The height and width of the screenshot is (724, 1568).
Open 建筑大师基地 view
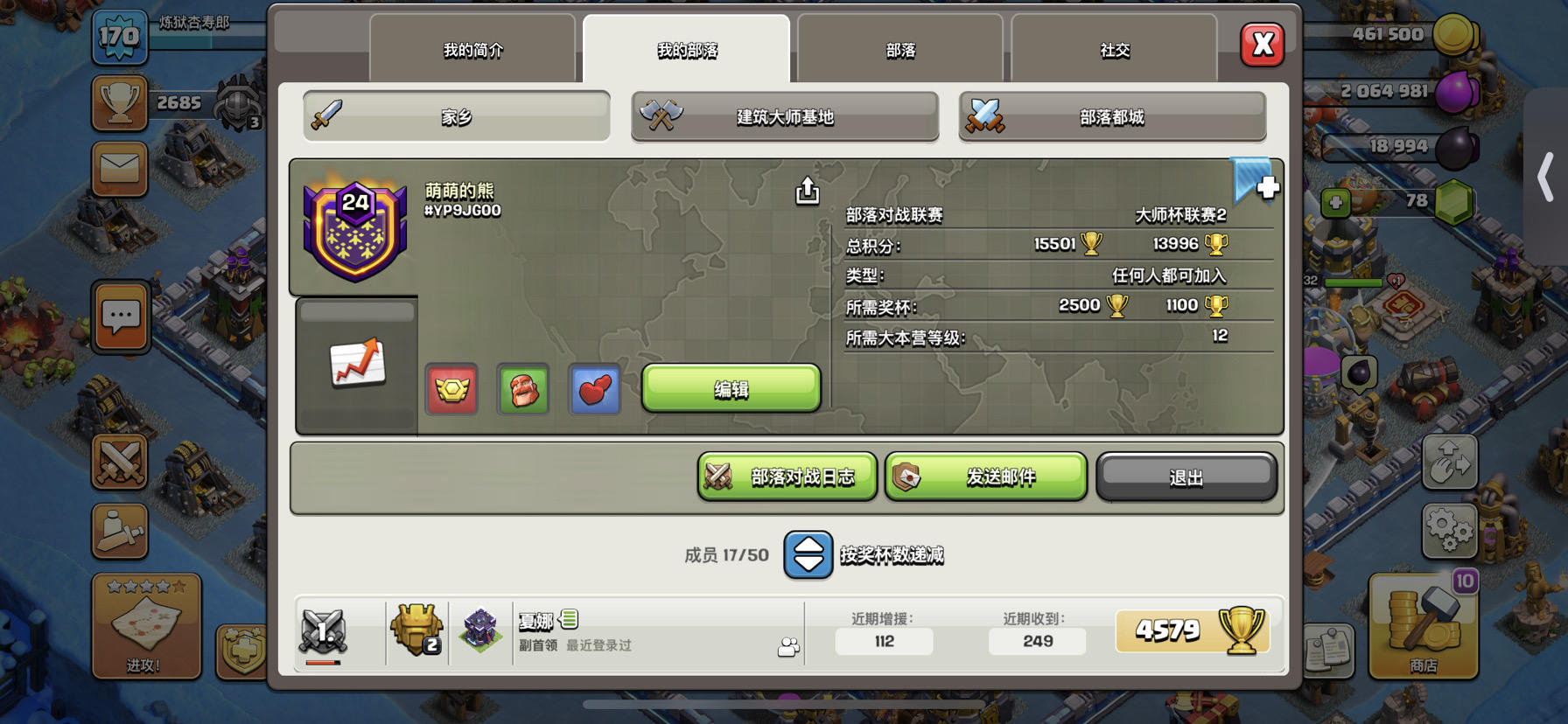point(784,116)
